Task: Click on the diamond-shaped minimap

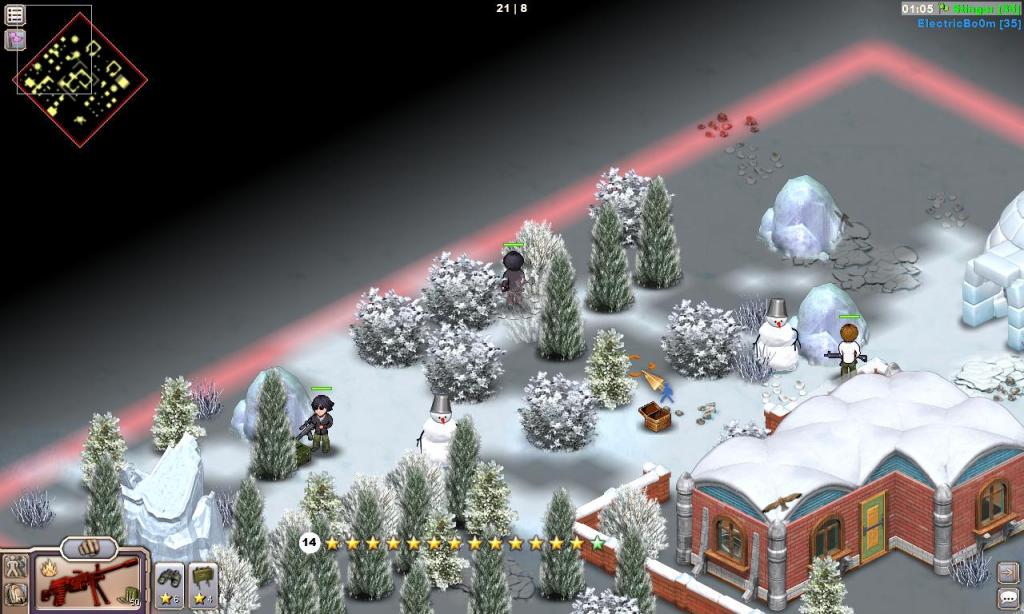Action: point(80,79)
